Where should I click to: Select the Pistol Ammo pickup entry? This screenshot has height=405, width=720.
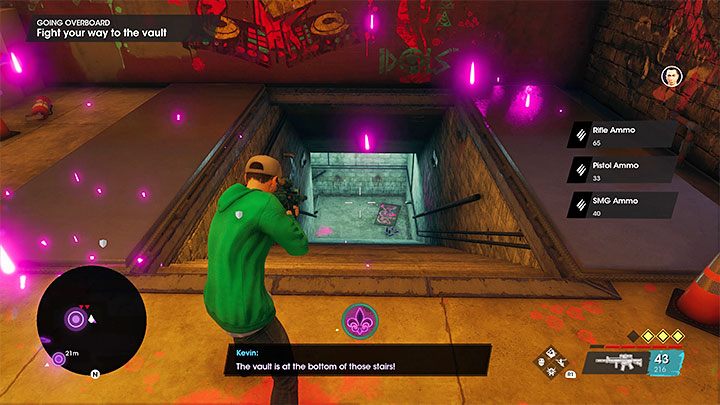click(x=622, y=171)
